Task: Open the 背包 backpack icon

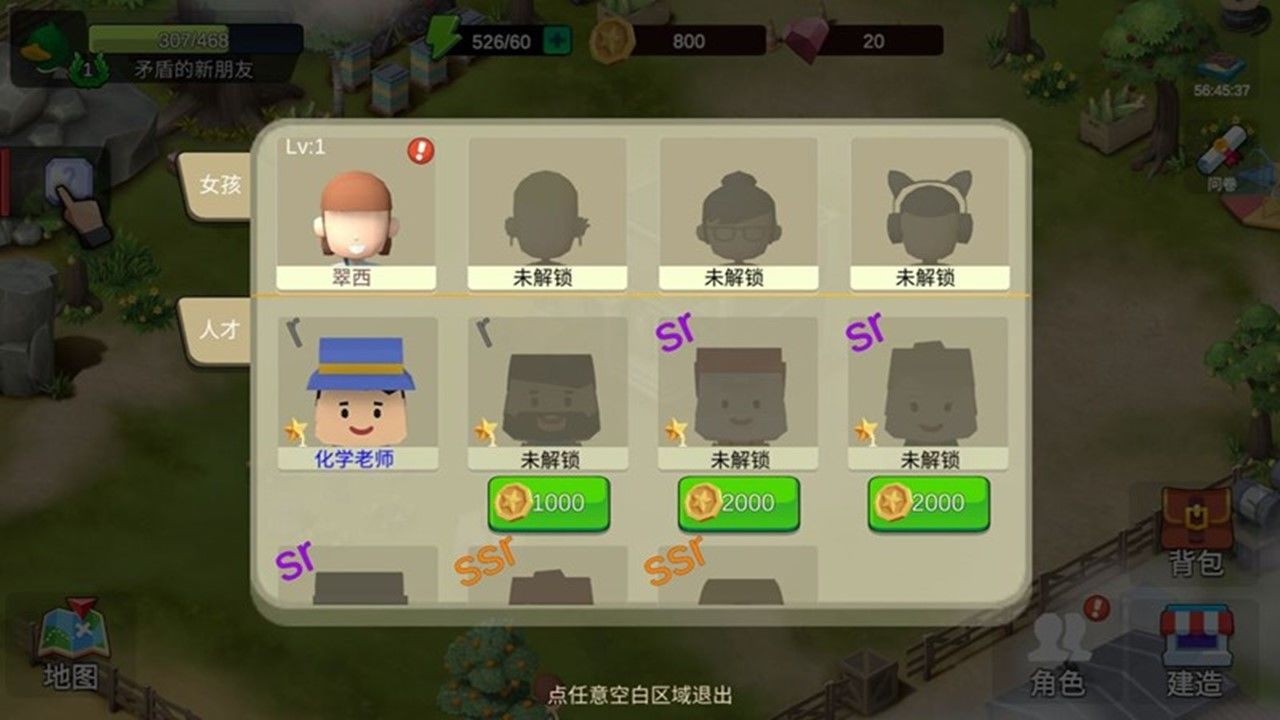Action: coord(1198,520)
